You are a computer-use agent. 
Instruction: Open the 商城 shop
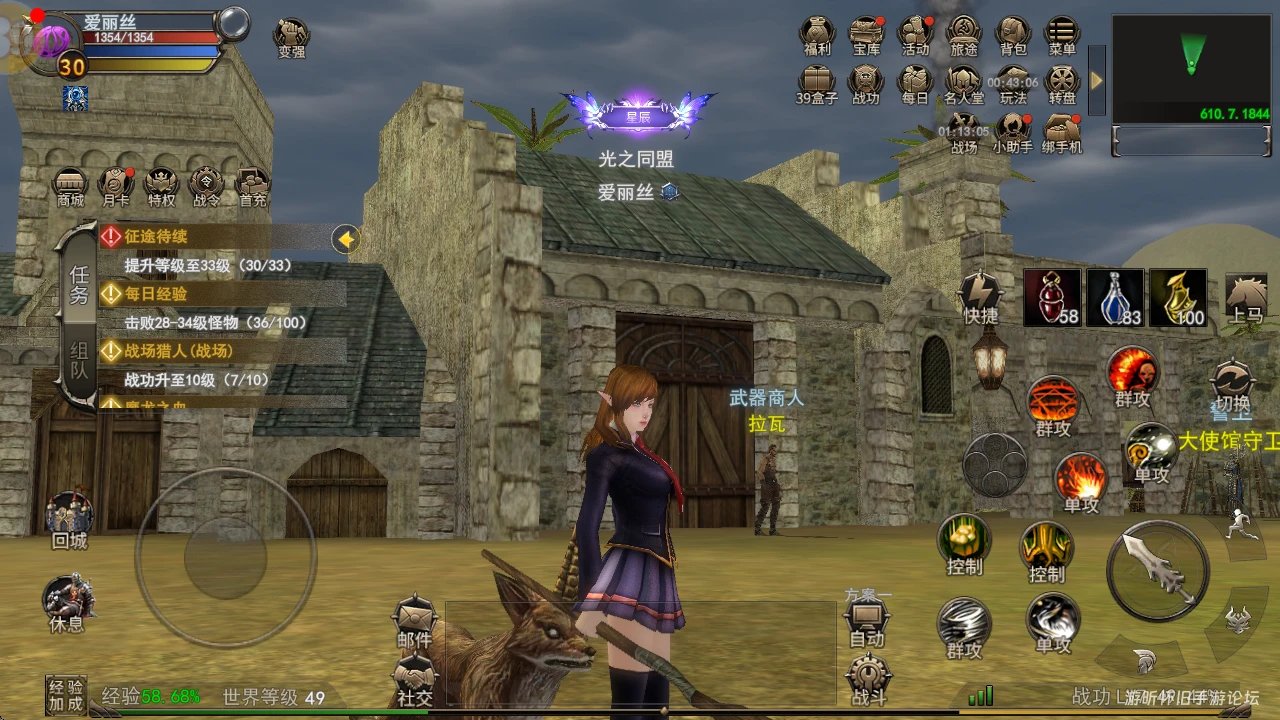[70, 186]
